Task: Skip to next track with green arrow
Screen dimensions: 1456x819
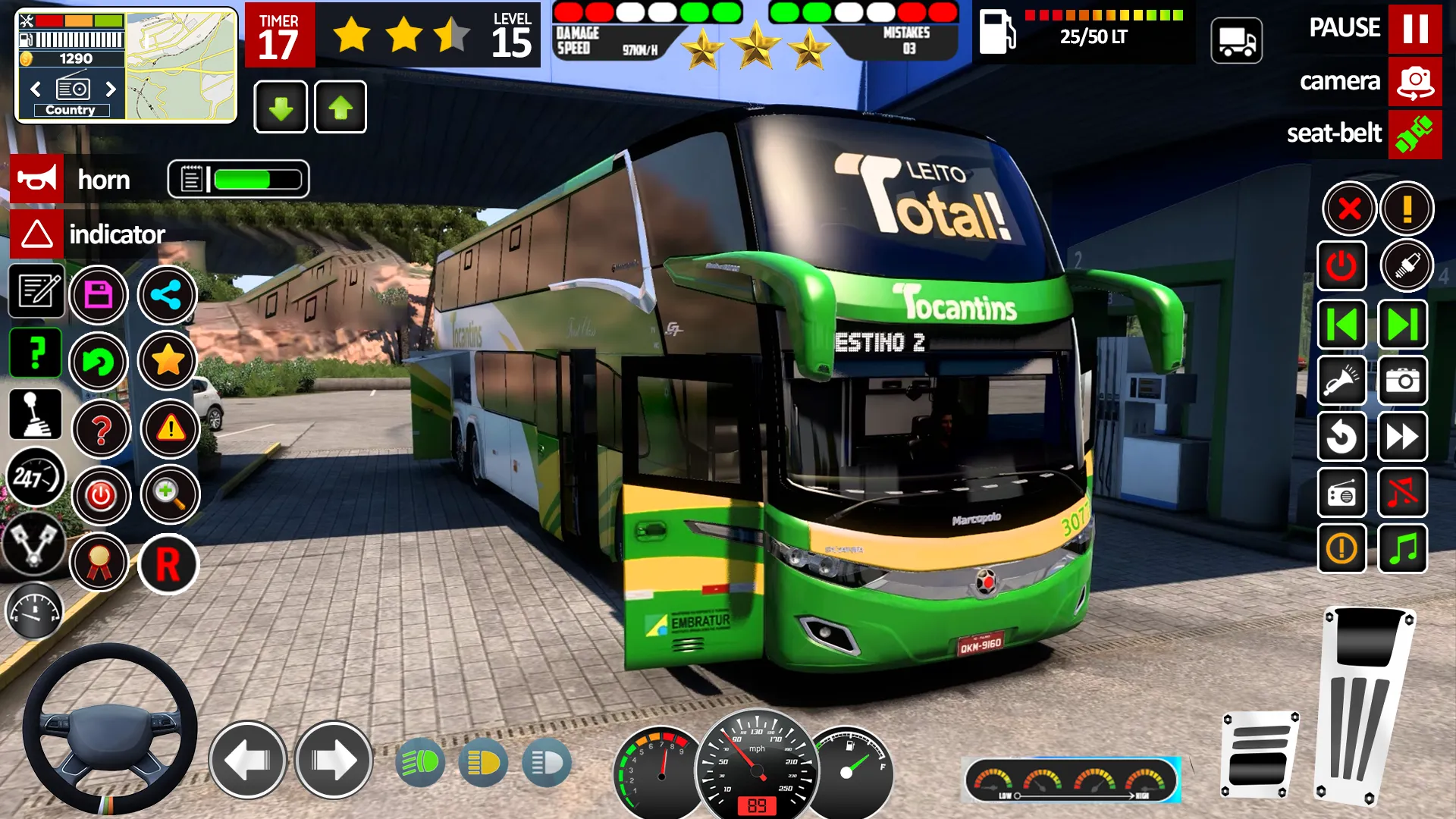Action: [x=1402, y=325]
